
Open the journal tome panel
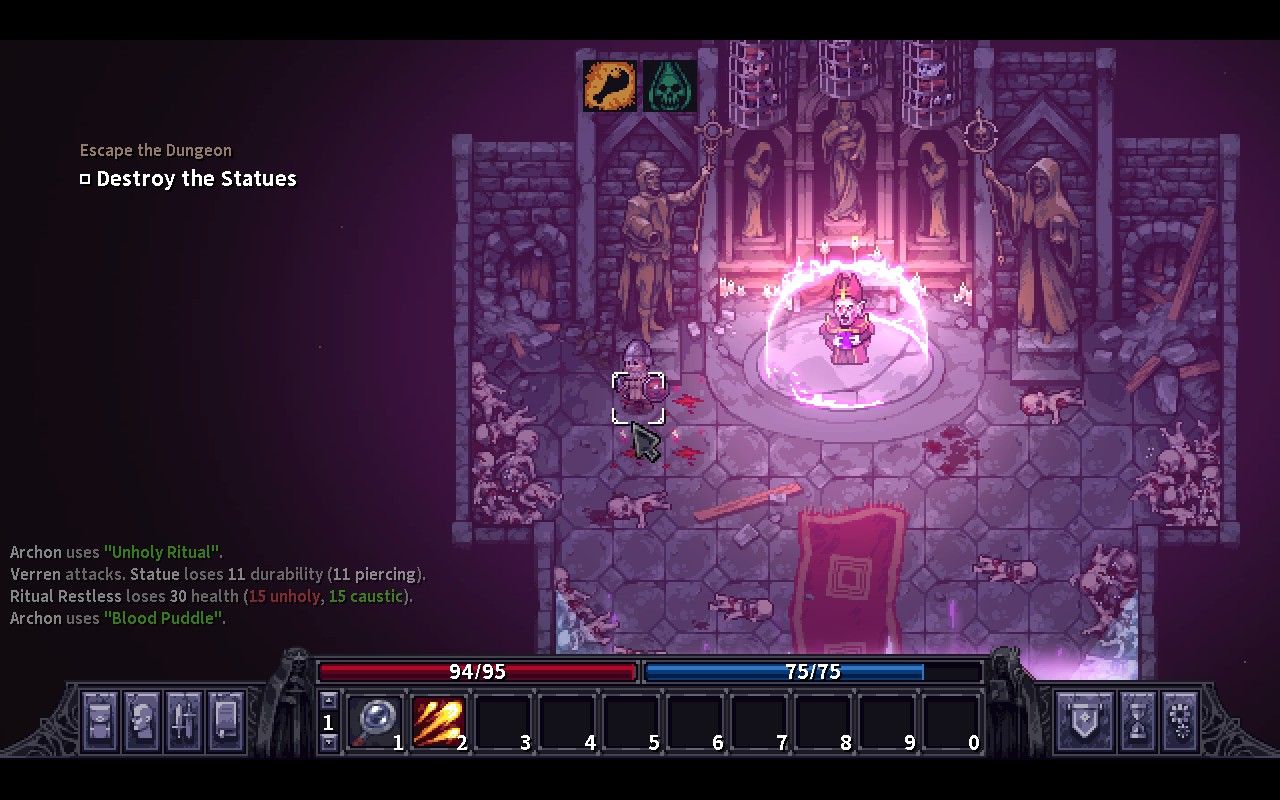tap(224, 722)
